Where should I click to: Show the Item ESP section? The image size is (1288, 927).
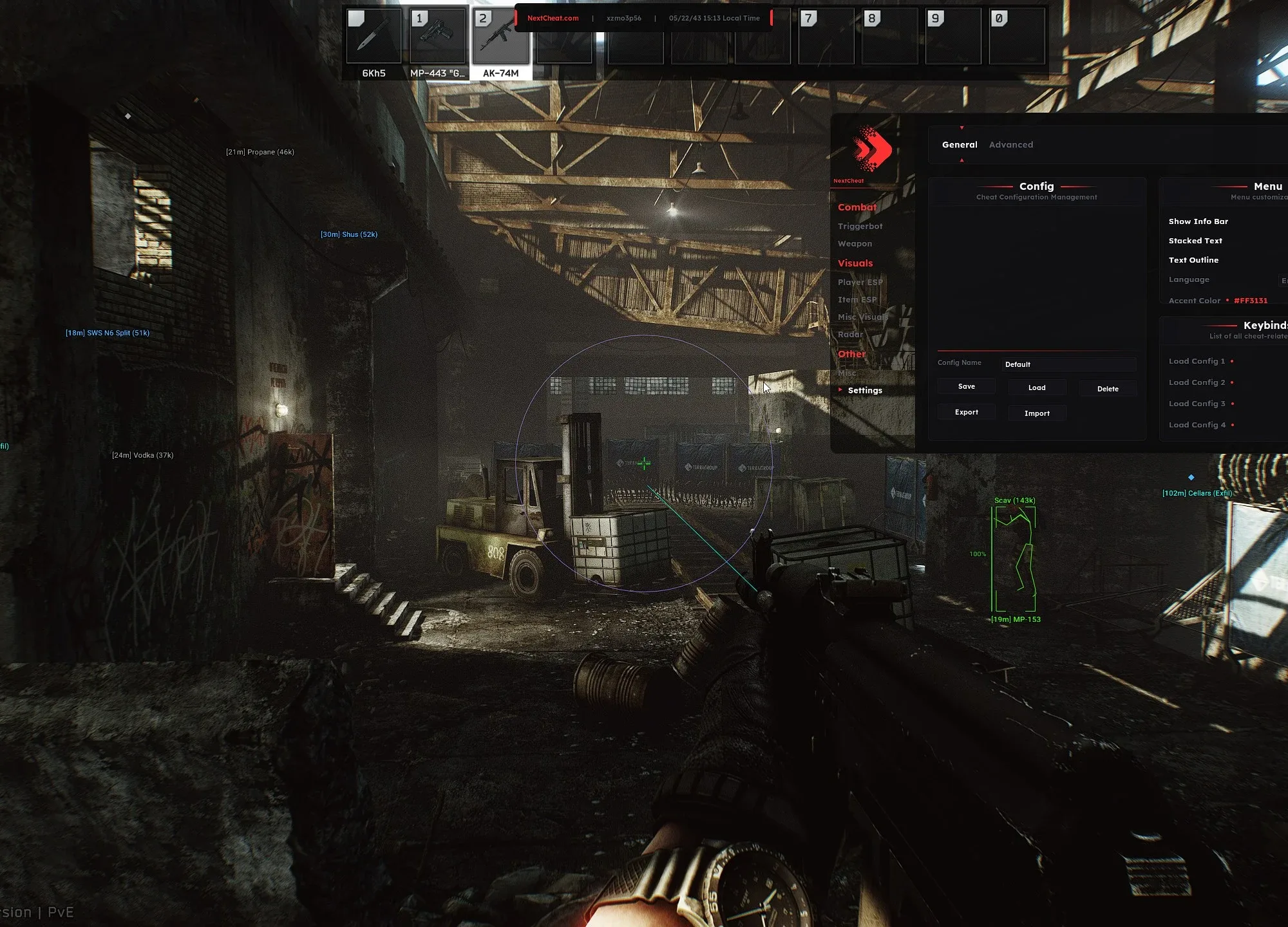click(x=857, y=300)
